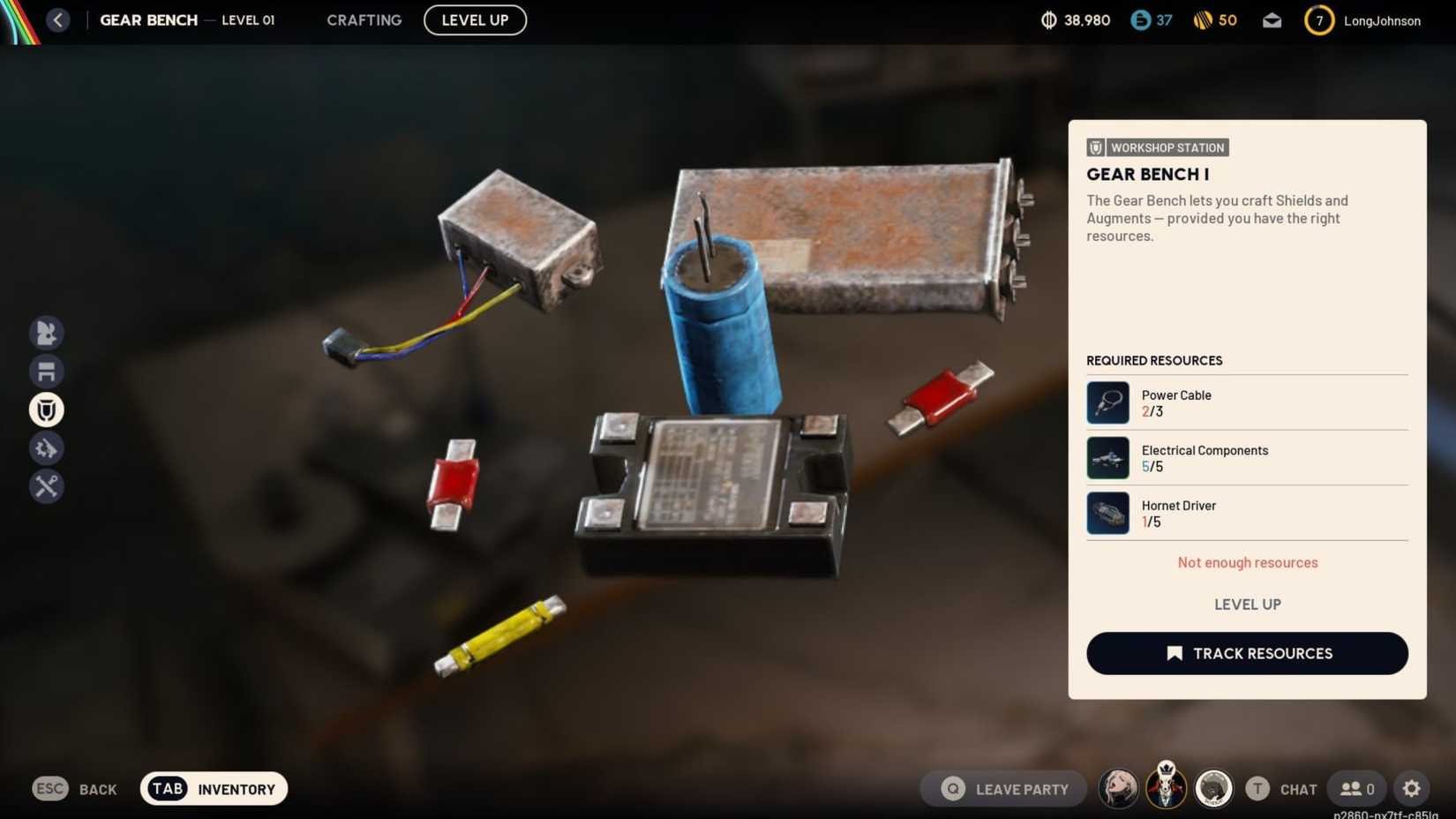This screenshot has height=819, width=1456.
Task: Open the topmost sidebar crafting category
Action: pyautogui.click(x=47, y=333)
